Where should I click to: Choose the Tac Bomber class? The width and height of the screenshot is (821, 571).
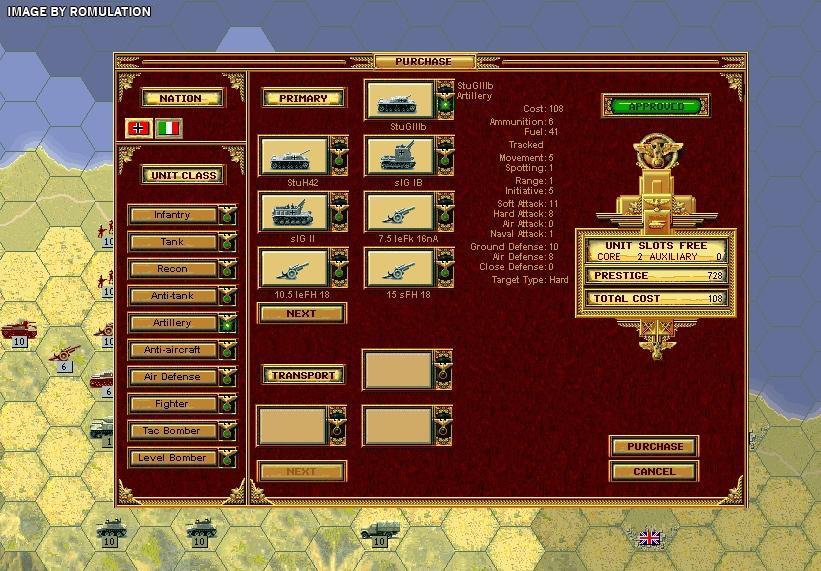(x=172, y=431)
